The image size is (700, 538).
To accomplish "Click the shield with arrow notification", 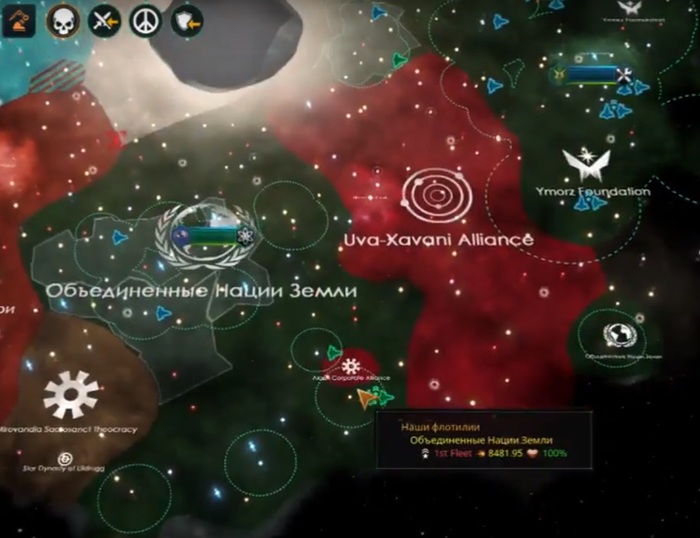I will tap(187, 21).
